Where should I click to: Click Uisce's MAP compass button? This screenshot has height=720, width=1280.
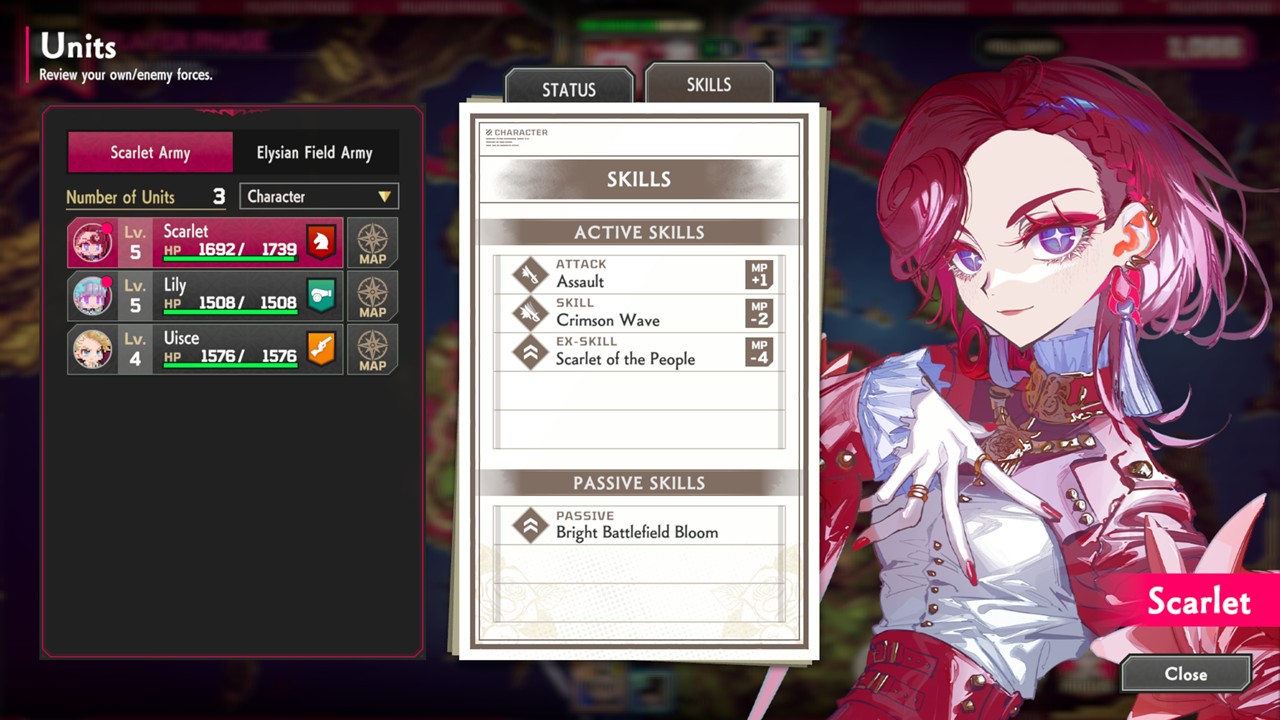(x=372, y=349)
